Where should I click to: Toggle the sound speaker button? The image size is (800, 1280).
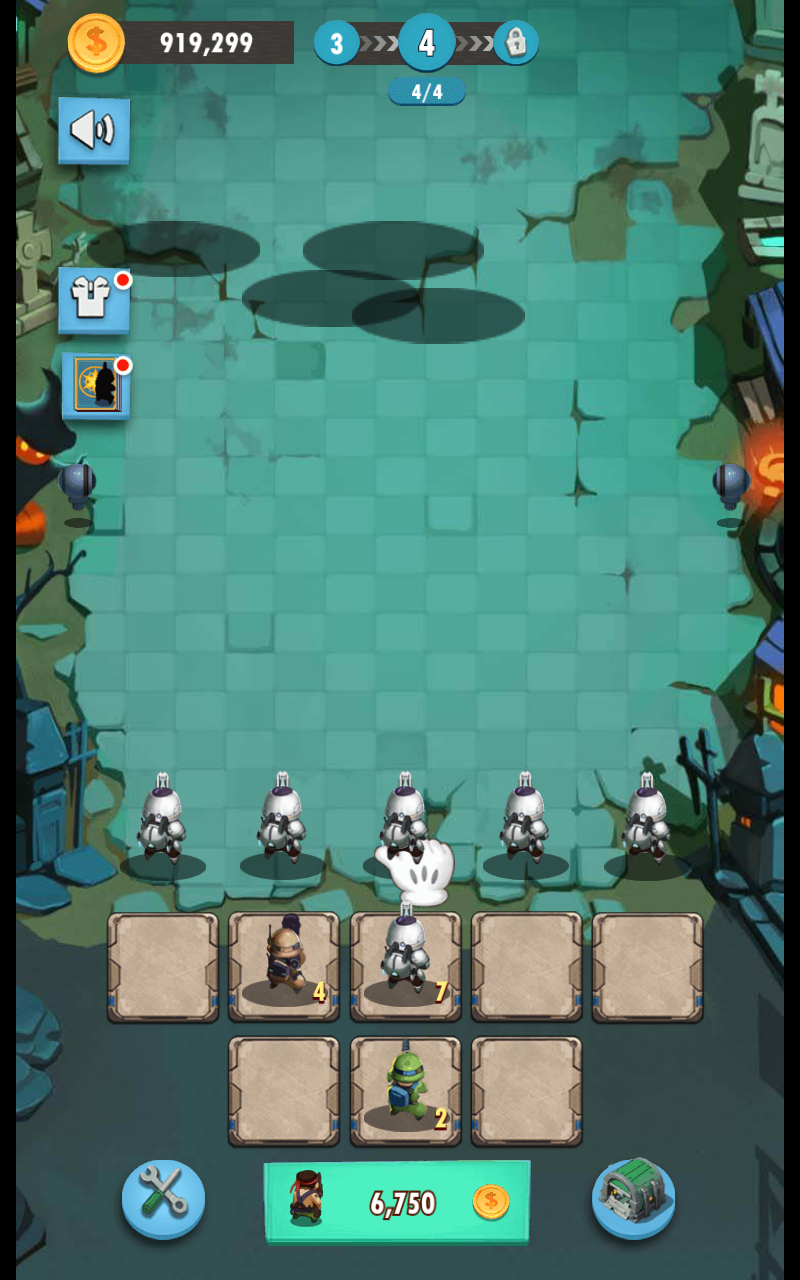93,130
